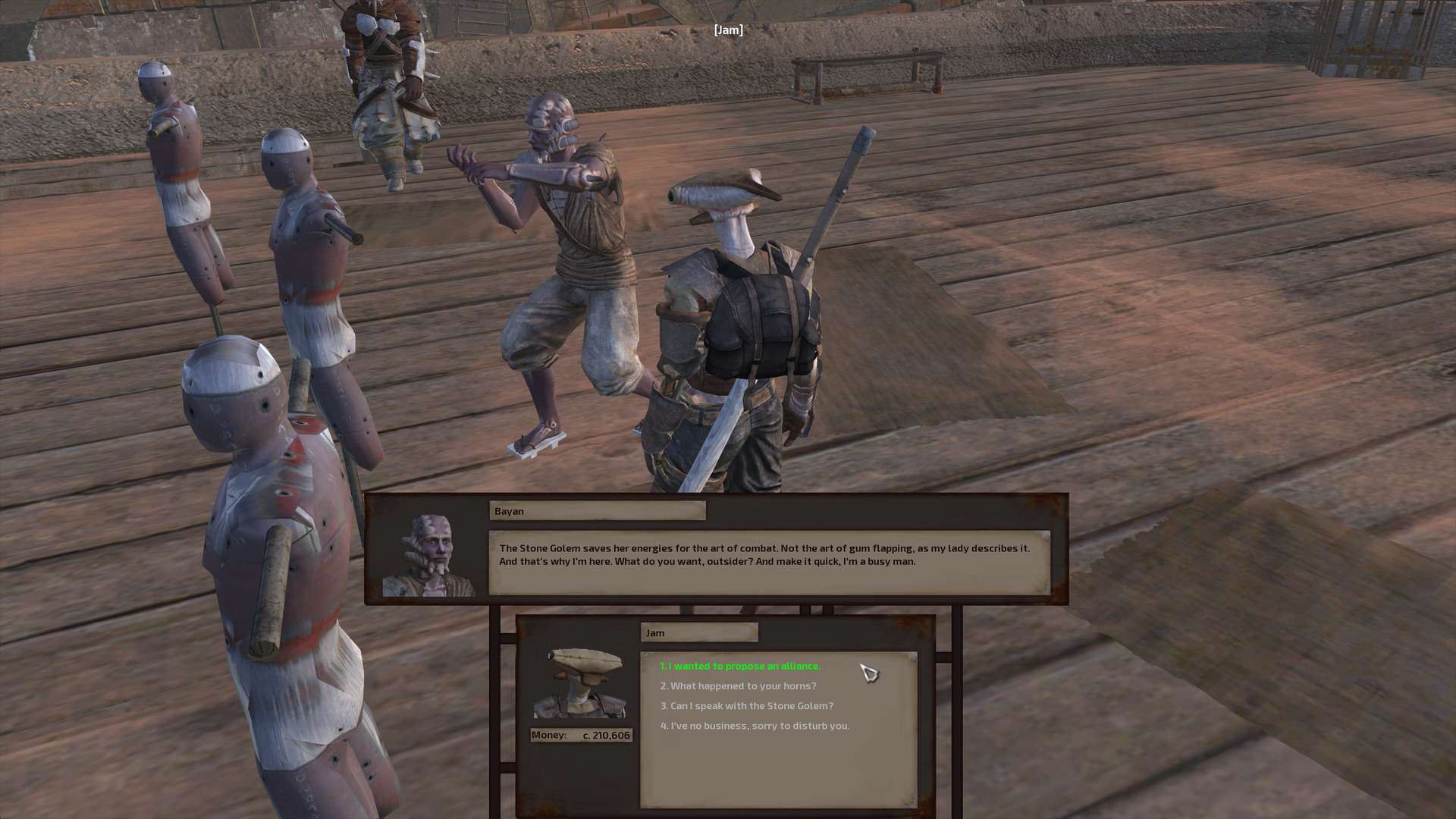Click Jam's character portrait
Image resolution: width=1456 pixels, height=819 pixels.
581,686
